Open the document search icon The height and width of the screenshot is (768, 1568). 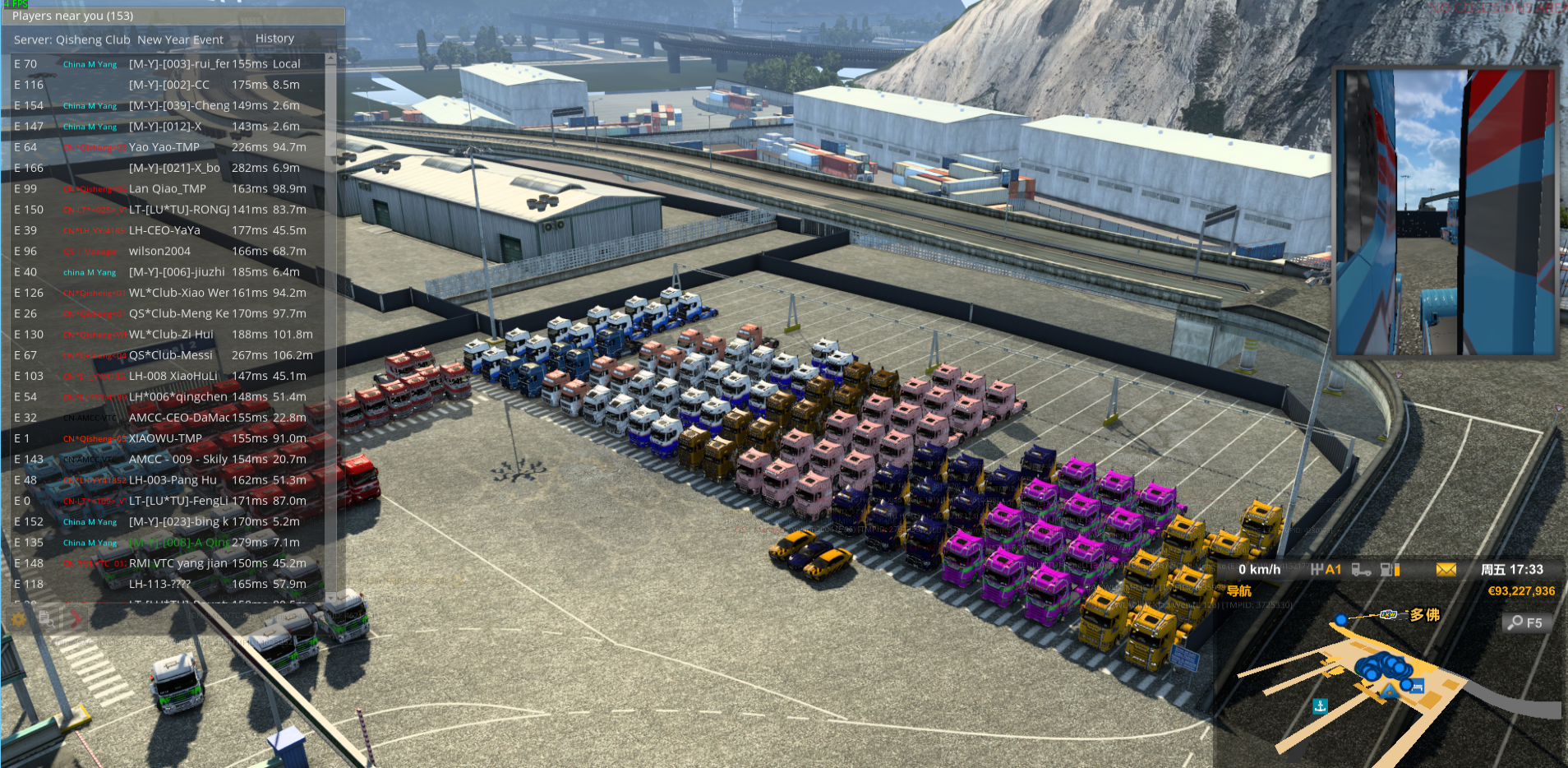coord(46,619)
